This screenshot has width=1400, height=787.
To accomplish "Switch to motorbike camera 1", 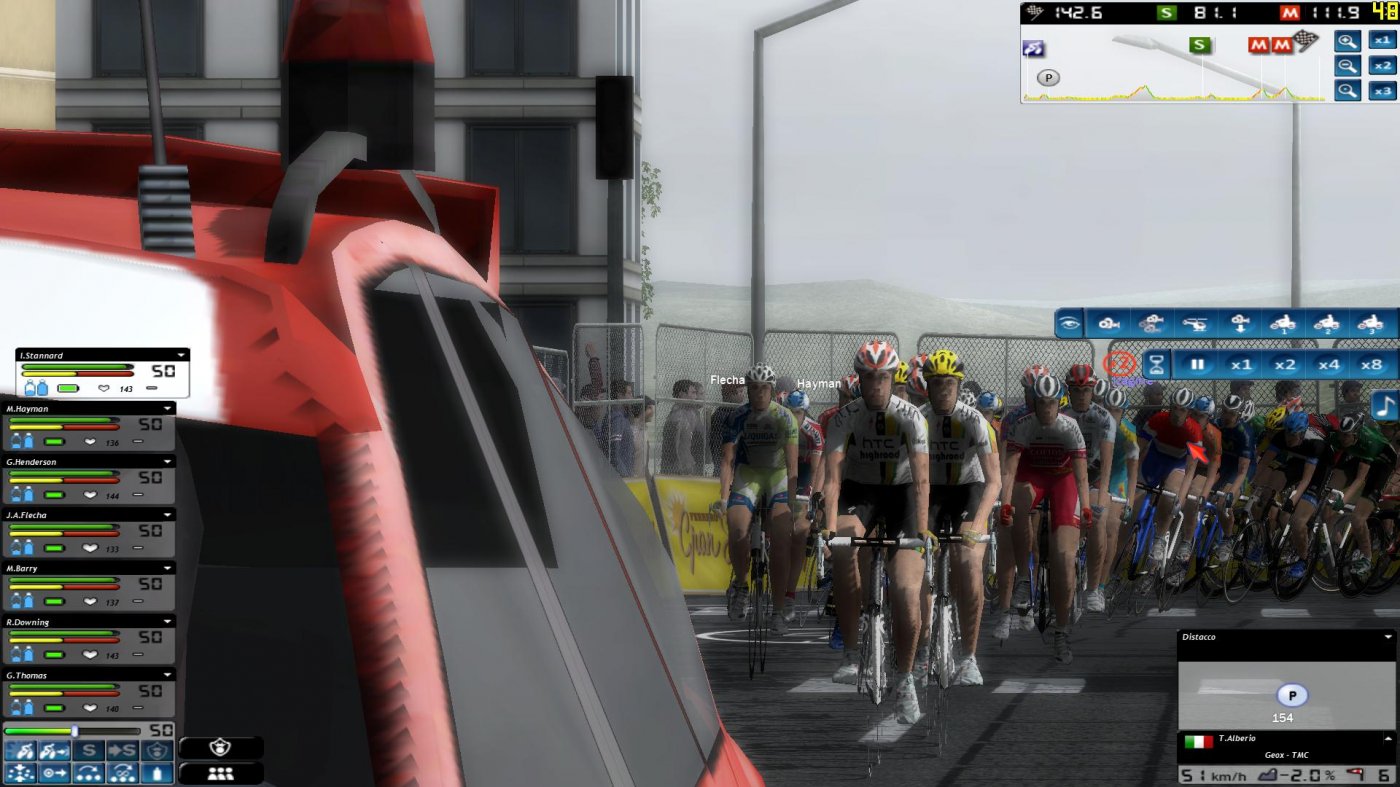I will (x=1284, y=324).
